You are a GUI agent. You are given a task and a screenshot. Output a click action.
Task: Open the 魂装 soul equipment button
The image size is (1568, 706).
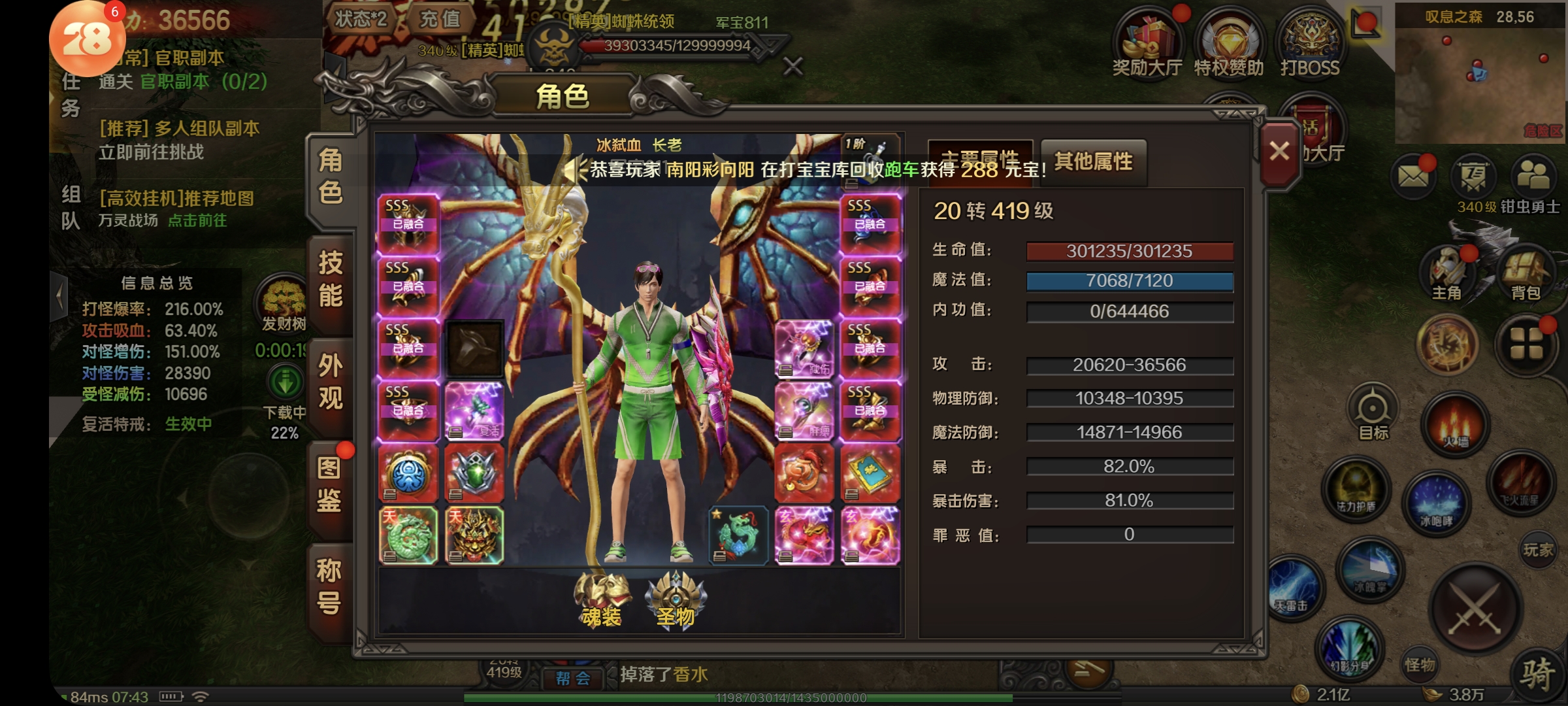point(602,599)
